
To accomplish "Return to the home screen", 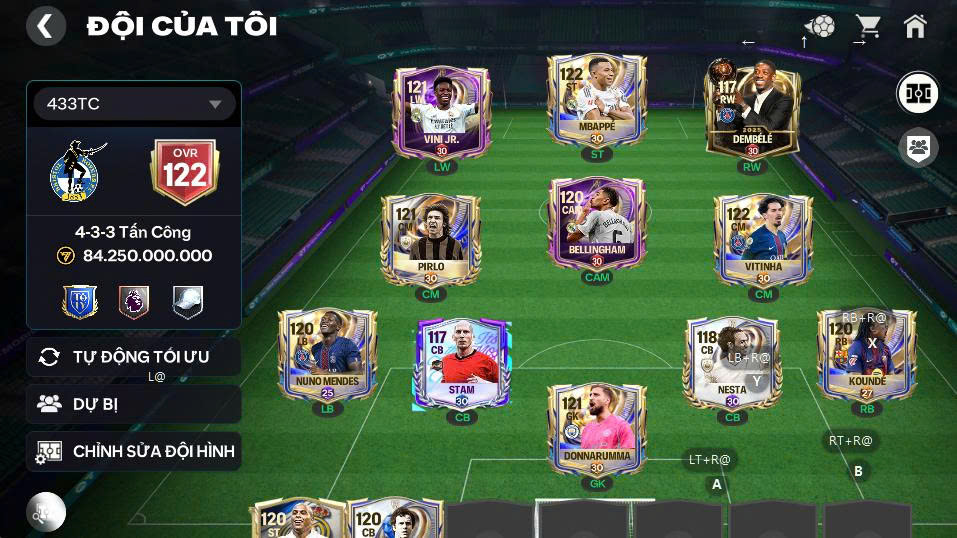I will (915, 27).
